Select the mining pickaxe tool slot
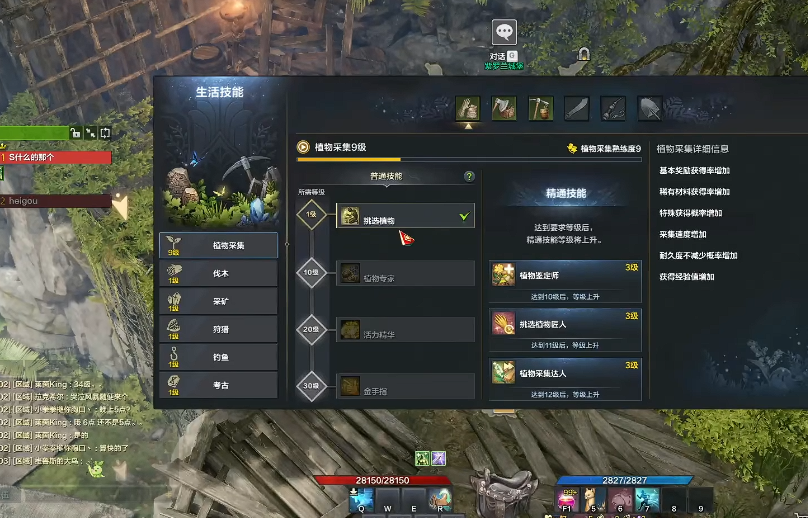 pyautogui.click(x=540, y=107)
